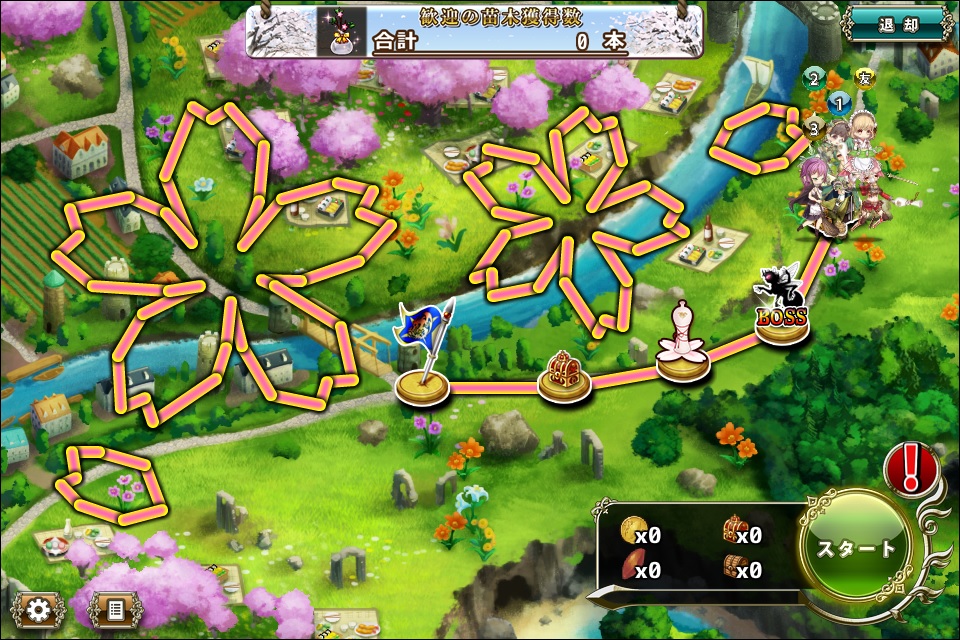Show the red exclamation alert

pyautogui.click(x=909, y=467)
